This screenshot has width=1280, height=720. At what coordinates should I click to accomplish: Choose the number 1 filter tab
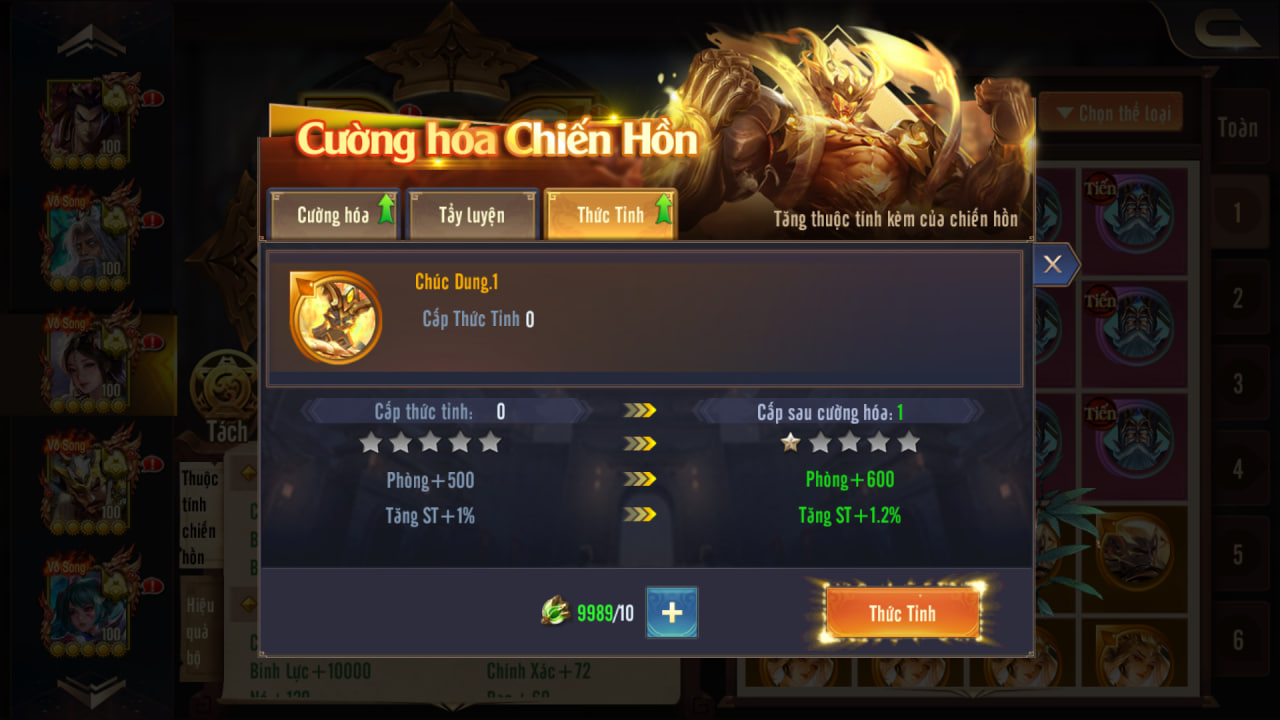point(1237,212)
